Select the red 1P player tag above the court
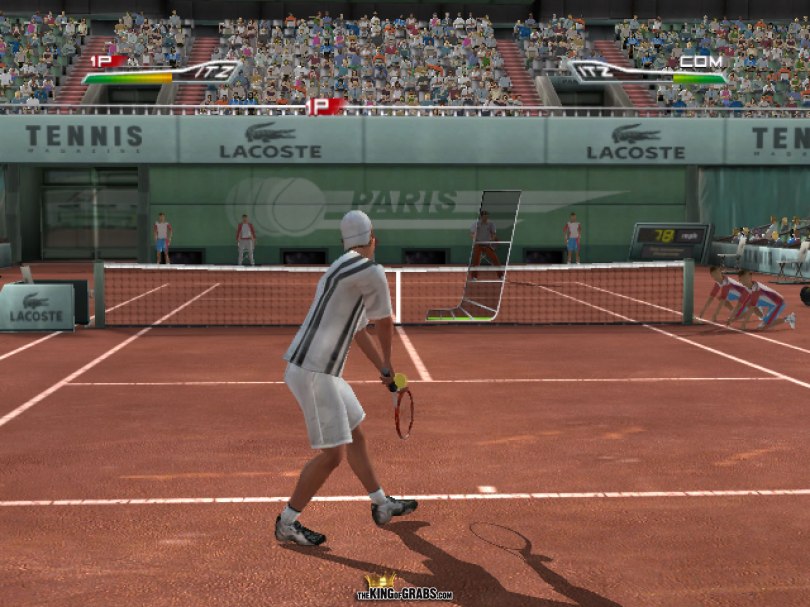The height and width of the screenshot is (607, 810). [326, 106]
